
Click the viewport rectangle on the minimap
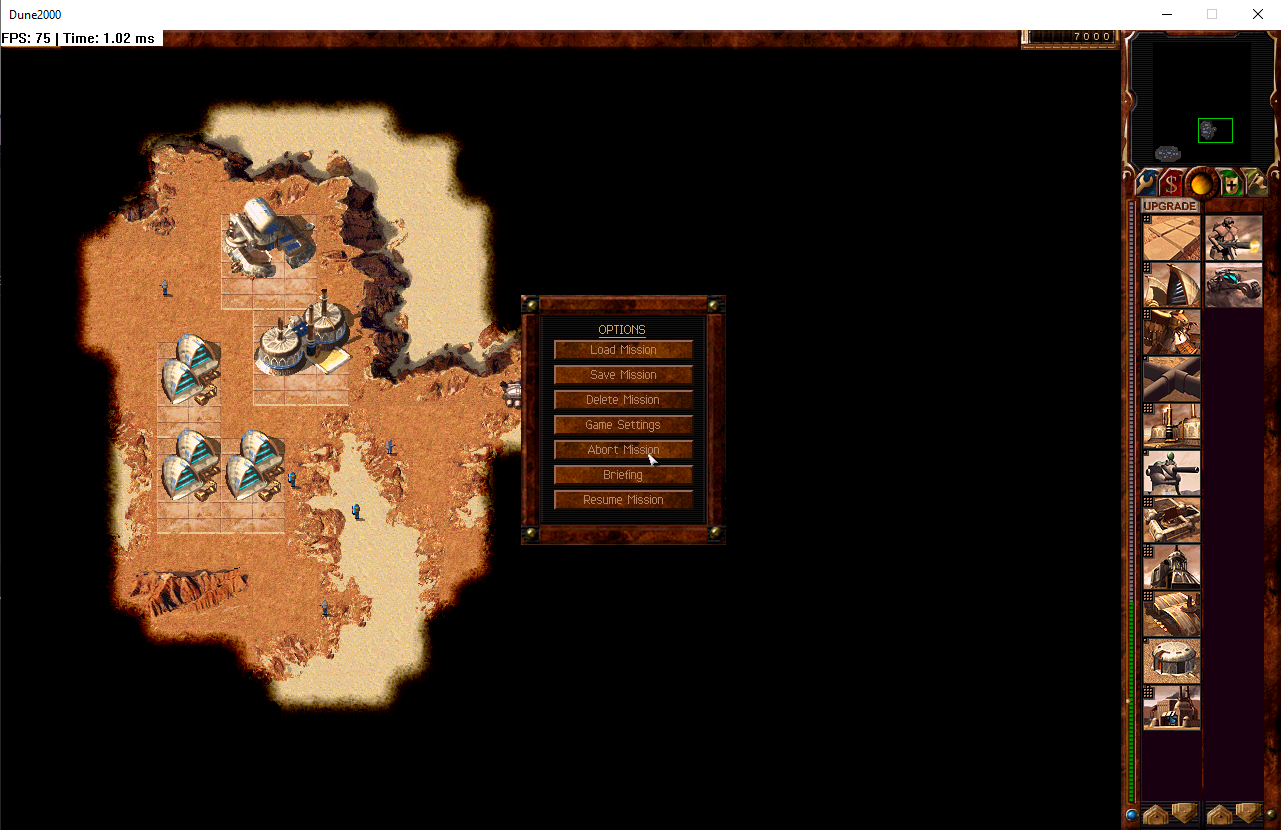click(x=1215, y=130)
